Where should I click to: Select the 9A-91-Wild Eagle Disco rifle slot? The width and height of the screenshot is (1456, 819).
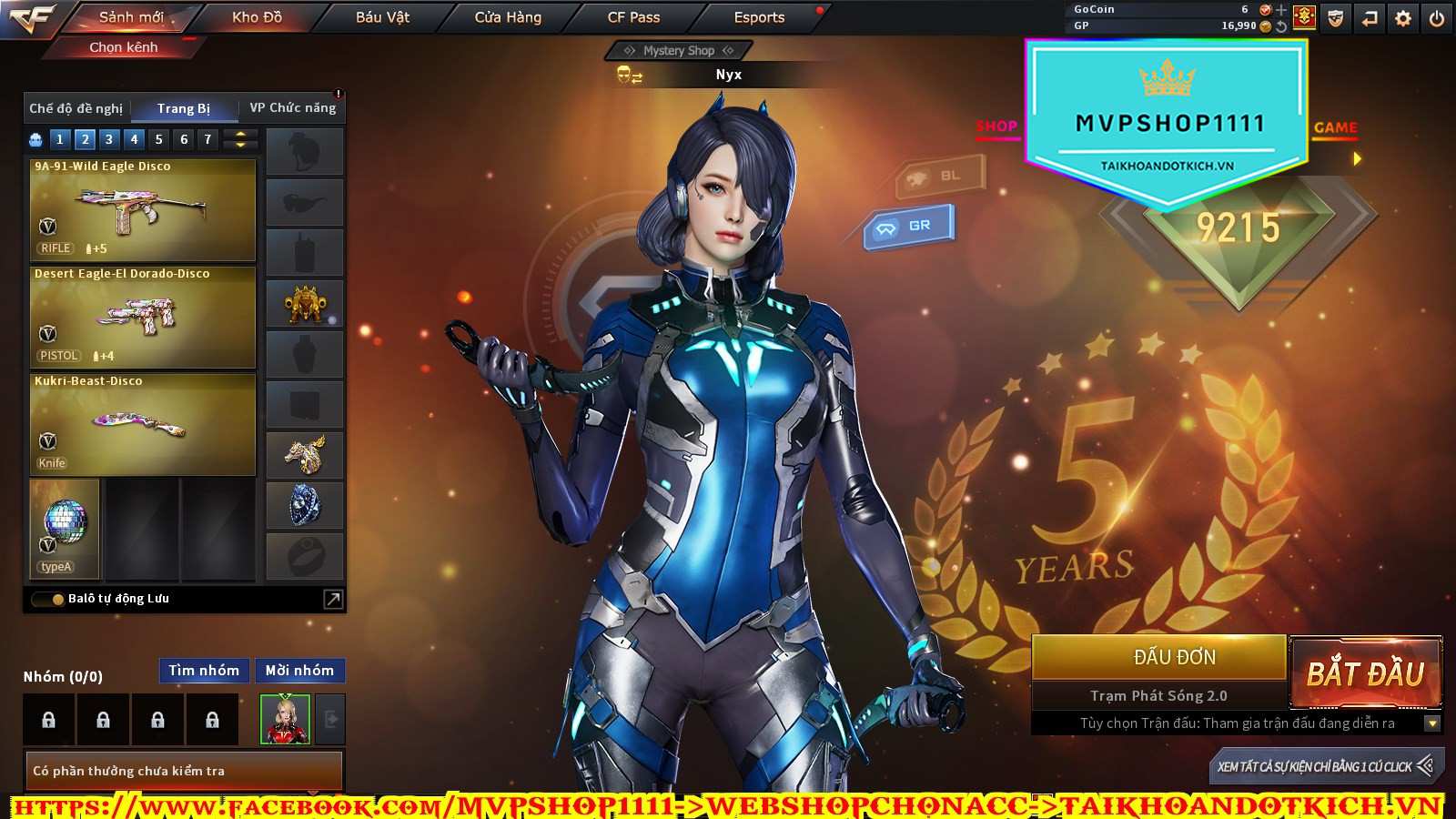[143, 210]
